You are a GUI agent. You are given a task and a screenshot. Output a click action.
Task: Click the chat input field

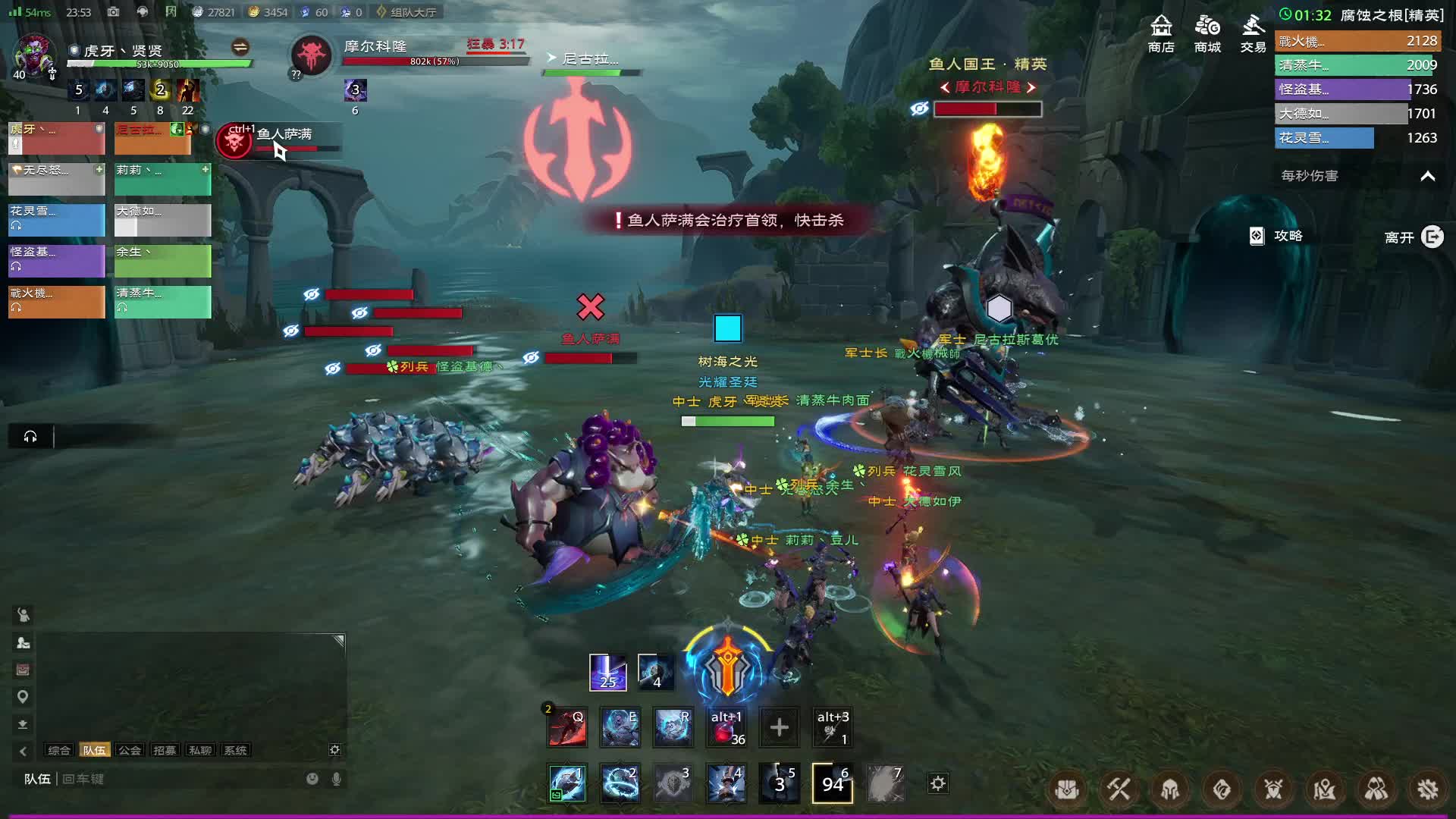[x=182, y=779]
